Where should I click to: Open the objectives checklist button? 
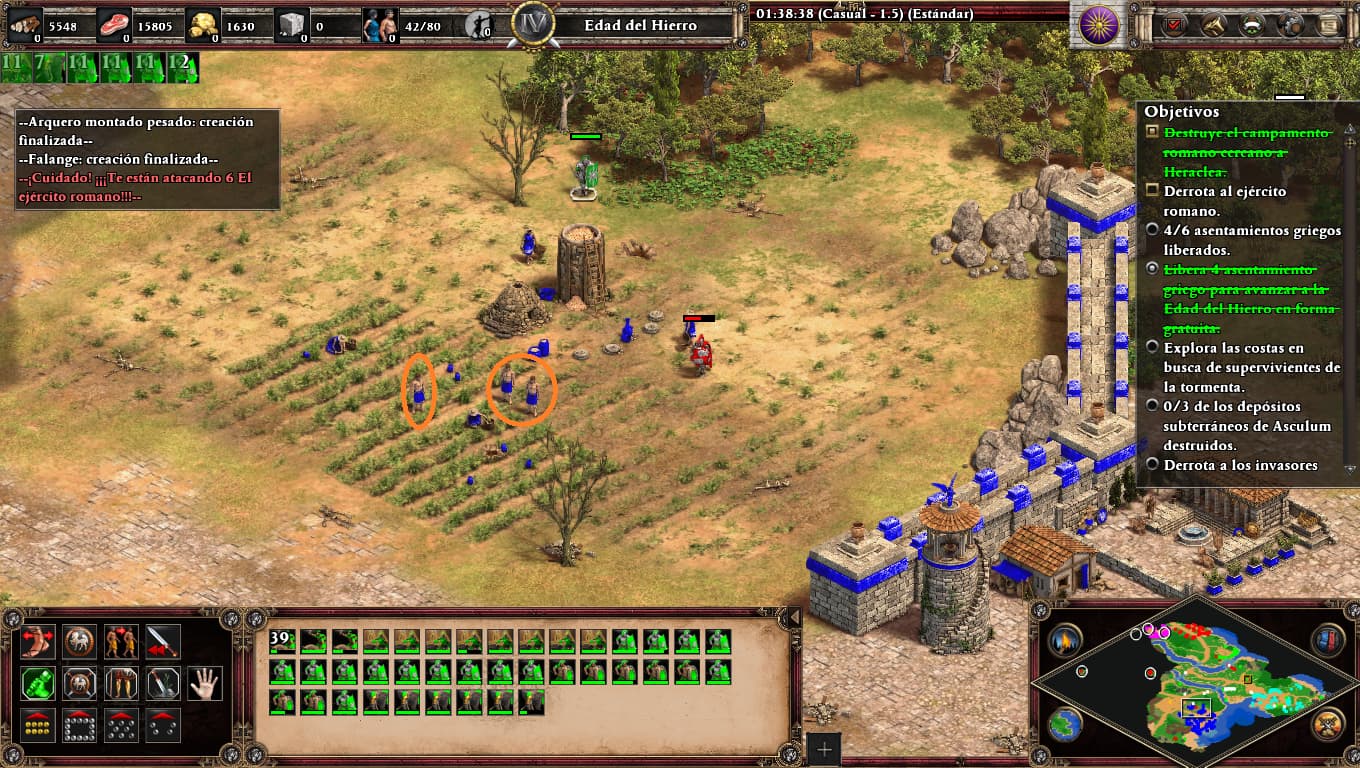click(x=1173, y=24)
